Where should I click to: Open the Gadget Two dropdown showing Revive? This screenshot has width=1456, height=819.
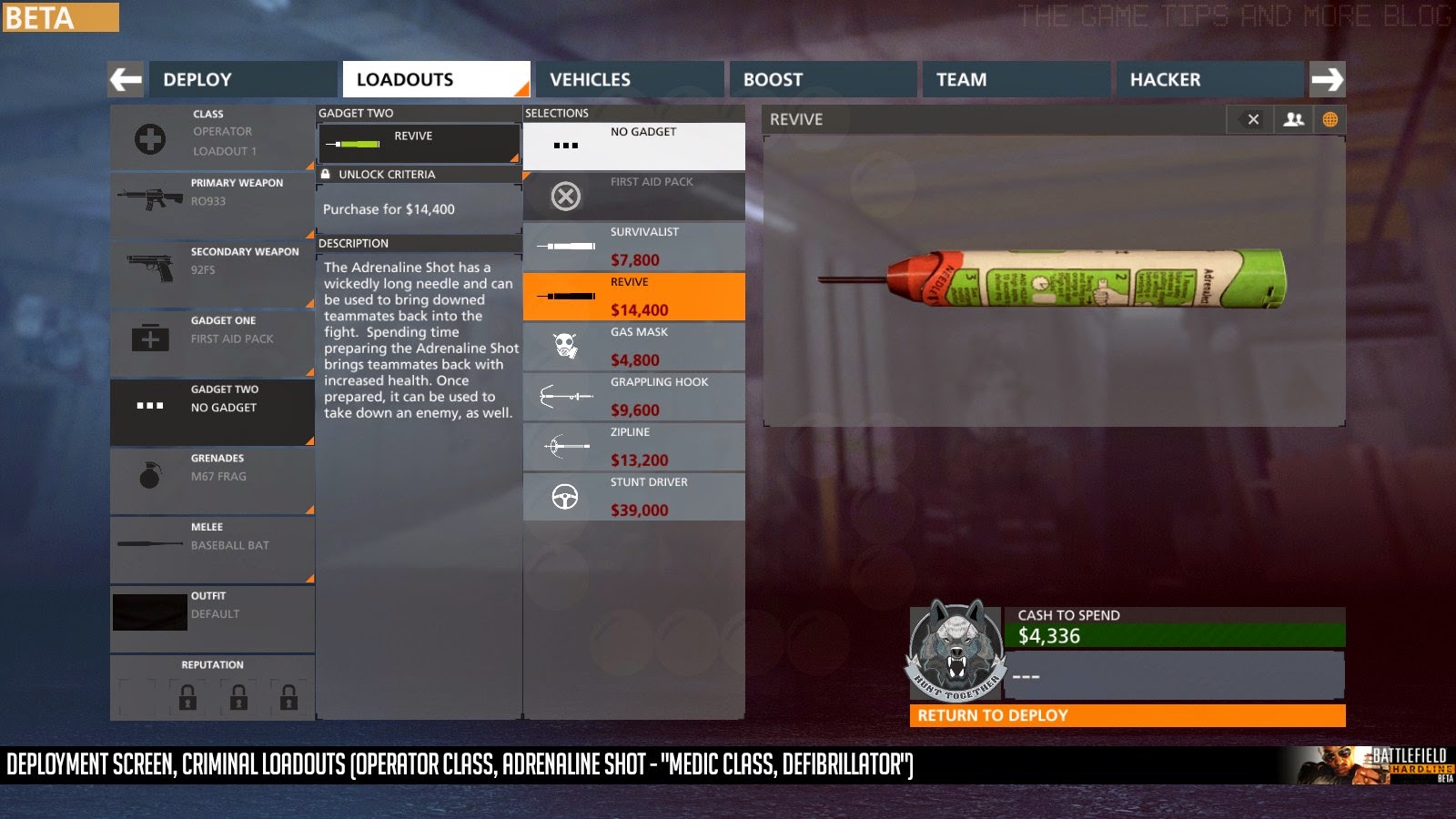coord(419,141)
